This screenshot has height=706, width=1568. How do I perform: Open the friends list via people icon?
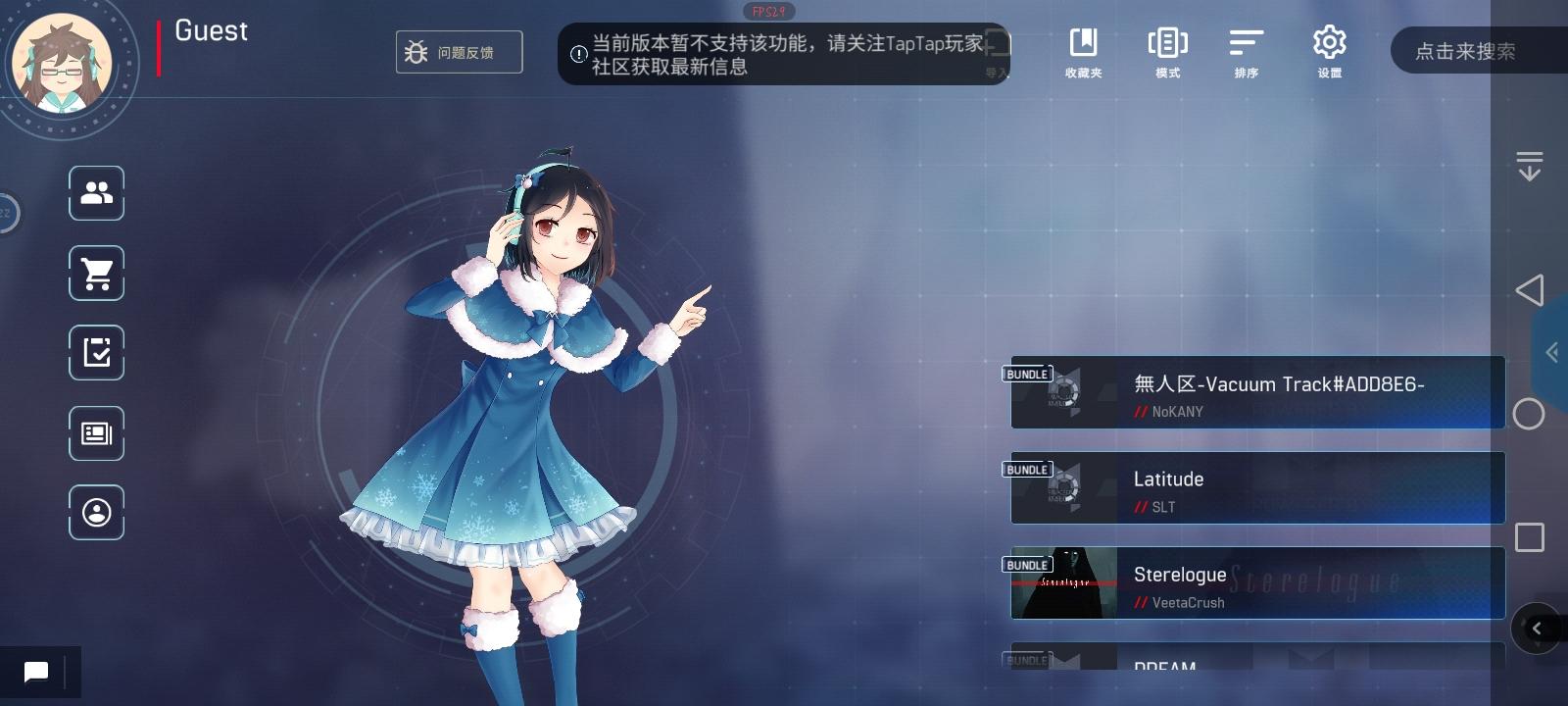point(96,193)
